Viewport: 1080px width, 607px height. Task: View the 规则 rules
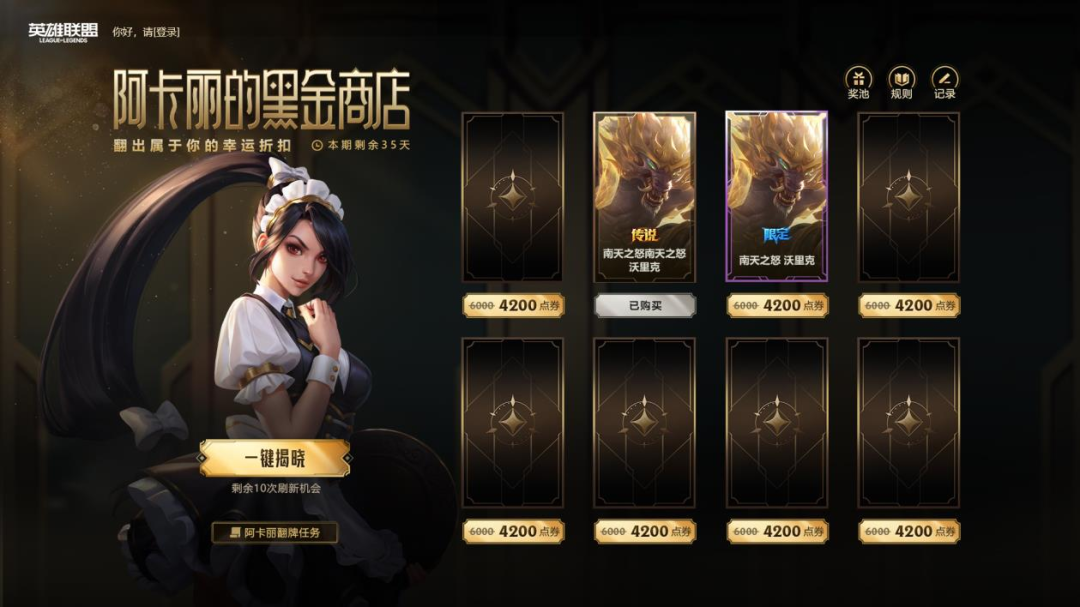(x=901, y=83)
